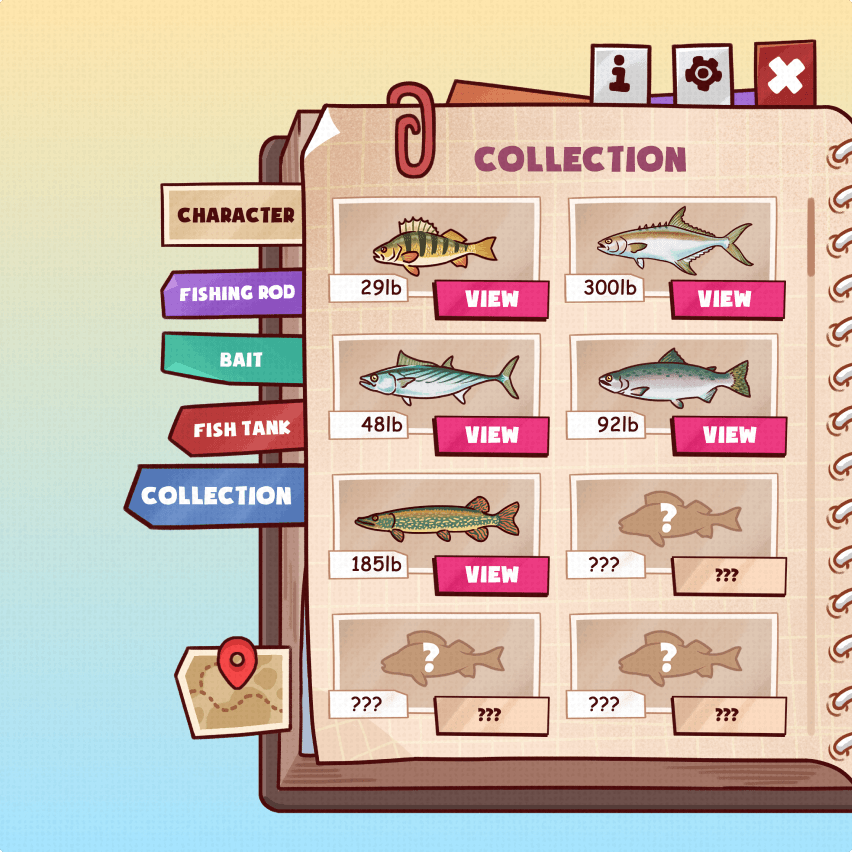Click View for the 300lb fish
Screen dimensions: 852x852
[x=727, y=299]
